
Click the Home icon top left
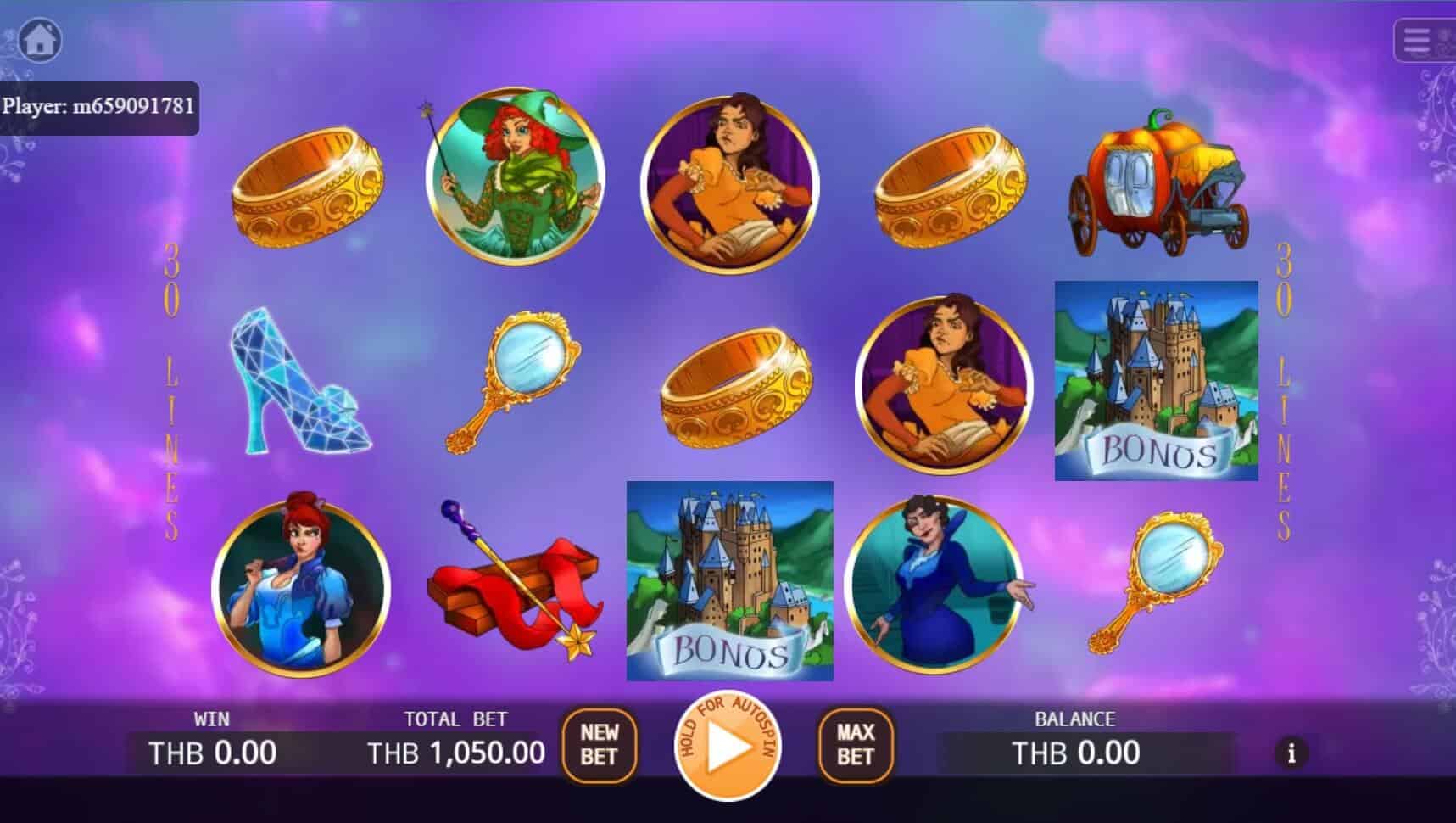pyautogui.click(x=39, y=41)
